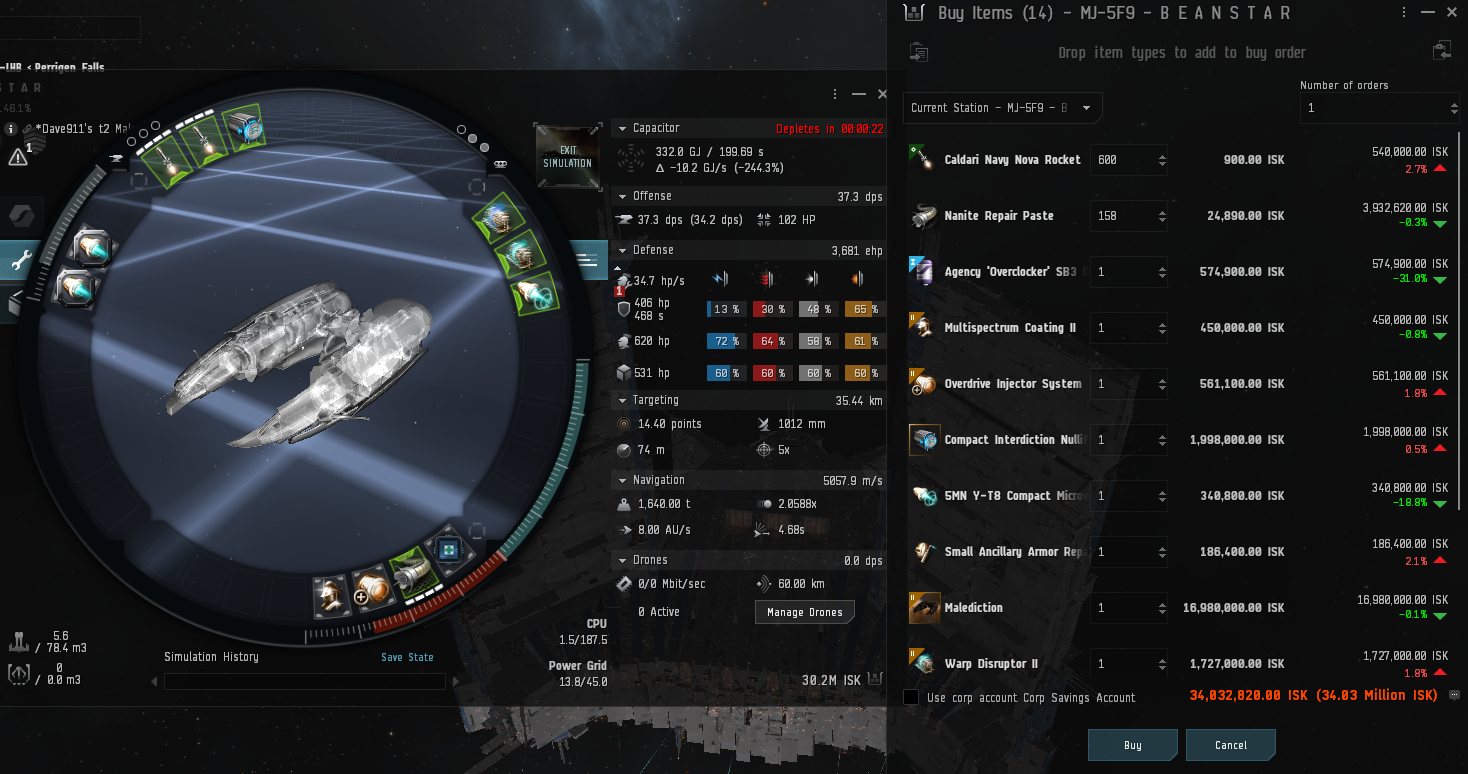
Task: Open the Current Station dropdown
Action: tap(1003, 108)
